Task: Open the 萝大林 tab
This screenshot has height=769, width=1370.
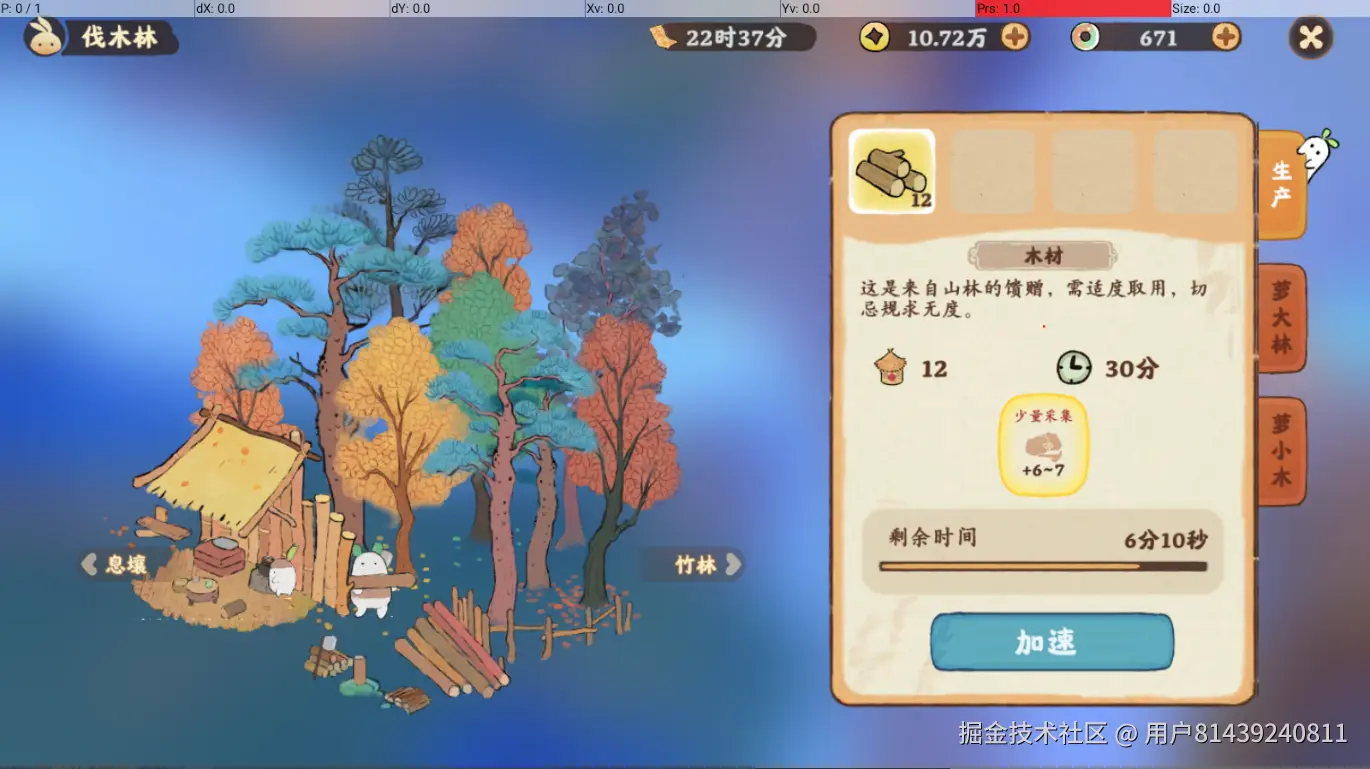Action: pos(1283,317)
